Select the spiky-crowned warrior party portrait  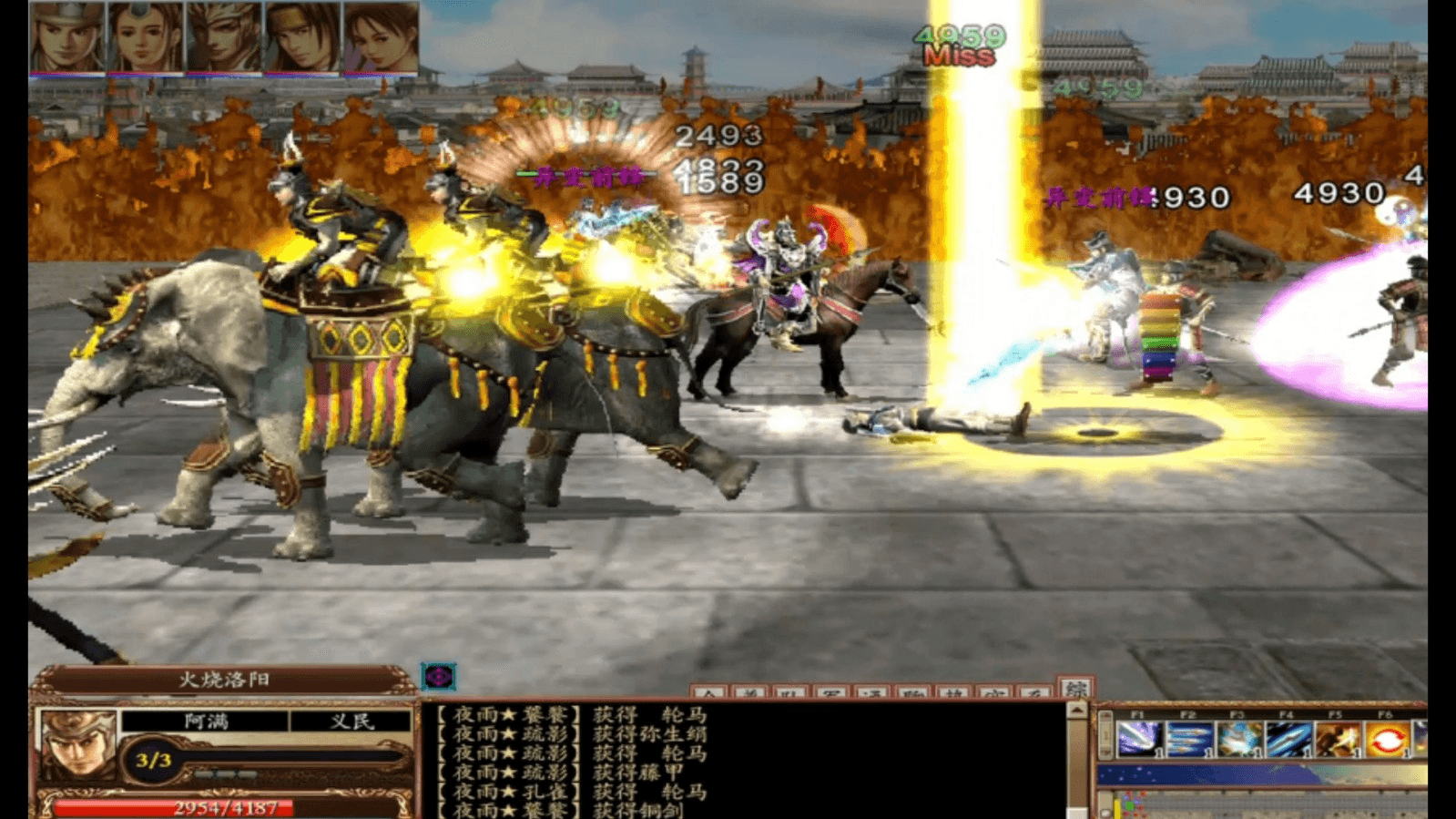(x=224, y=36)
